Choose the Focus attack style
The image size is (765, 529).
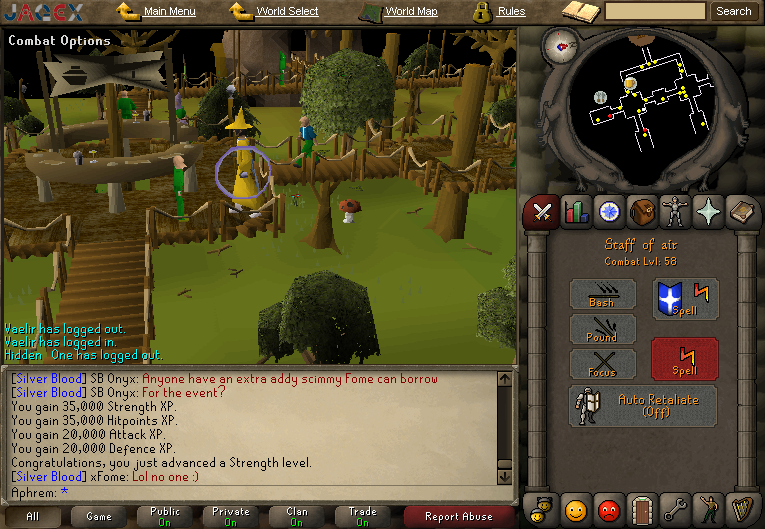point(602,365)
